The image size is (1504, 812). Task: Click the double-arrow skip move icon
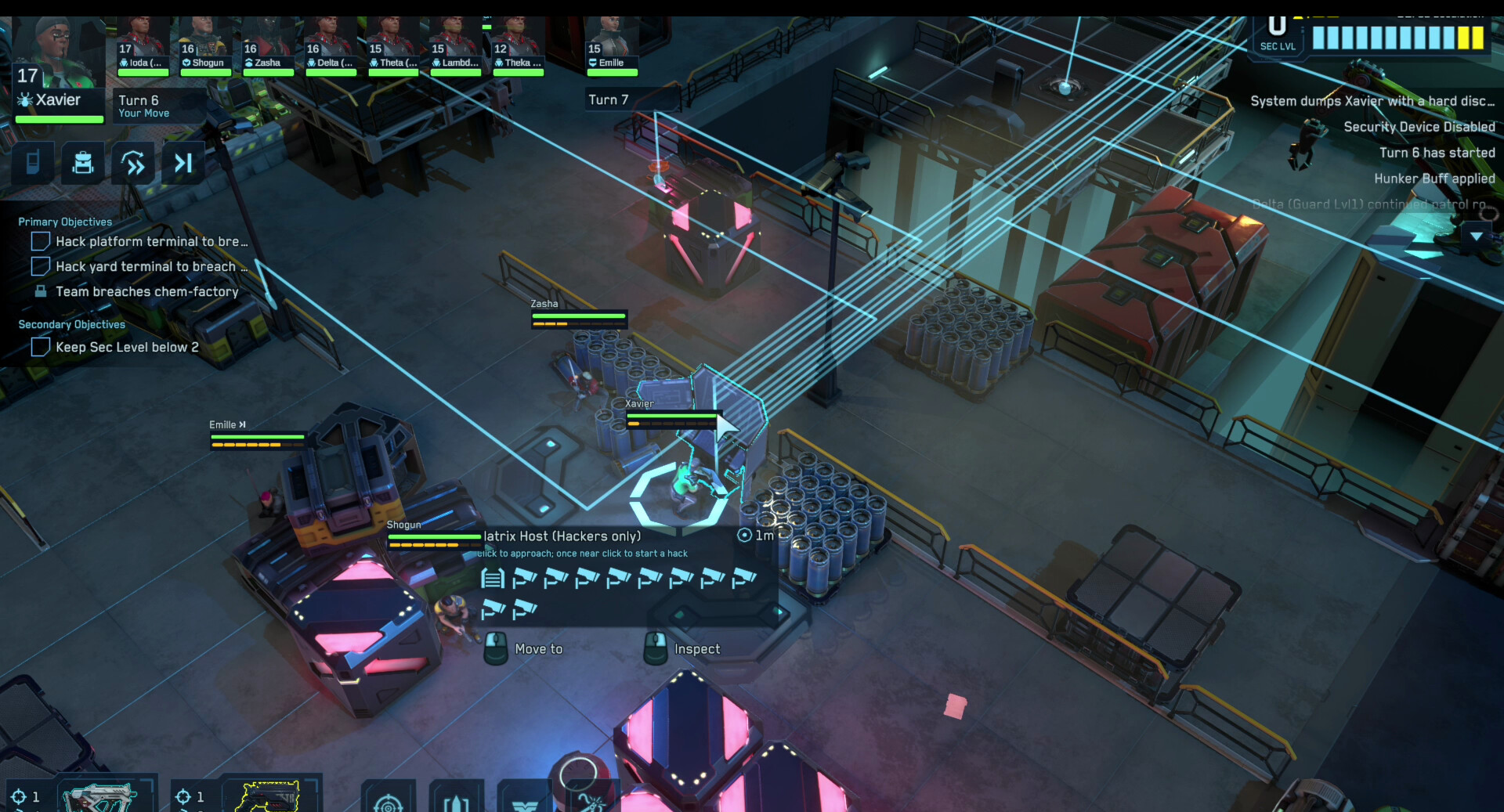(132, 163)
